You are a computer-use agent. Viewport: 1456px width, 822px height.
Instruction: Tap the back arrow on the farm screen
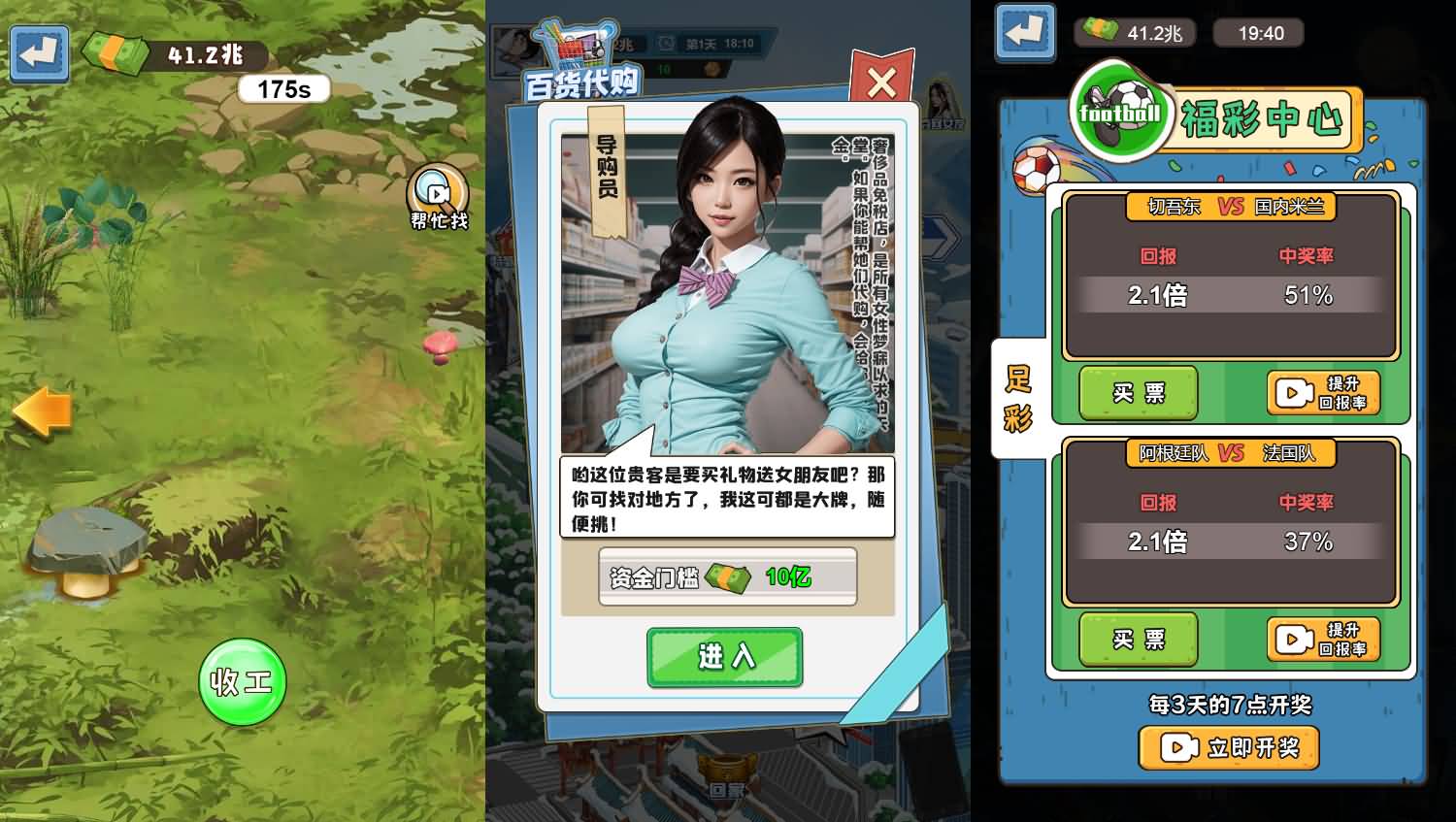38,54
